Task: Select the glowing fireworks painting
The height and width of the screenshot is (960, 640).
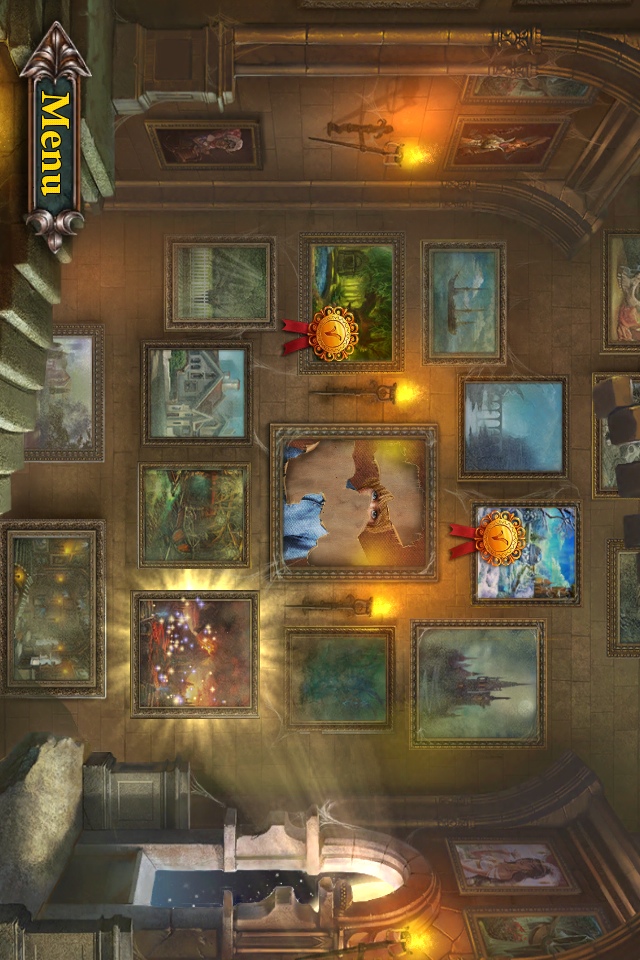Action: point(195,653)
